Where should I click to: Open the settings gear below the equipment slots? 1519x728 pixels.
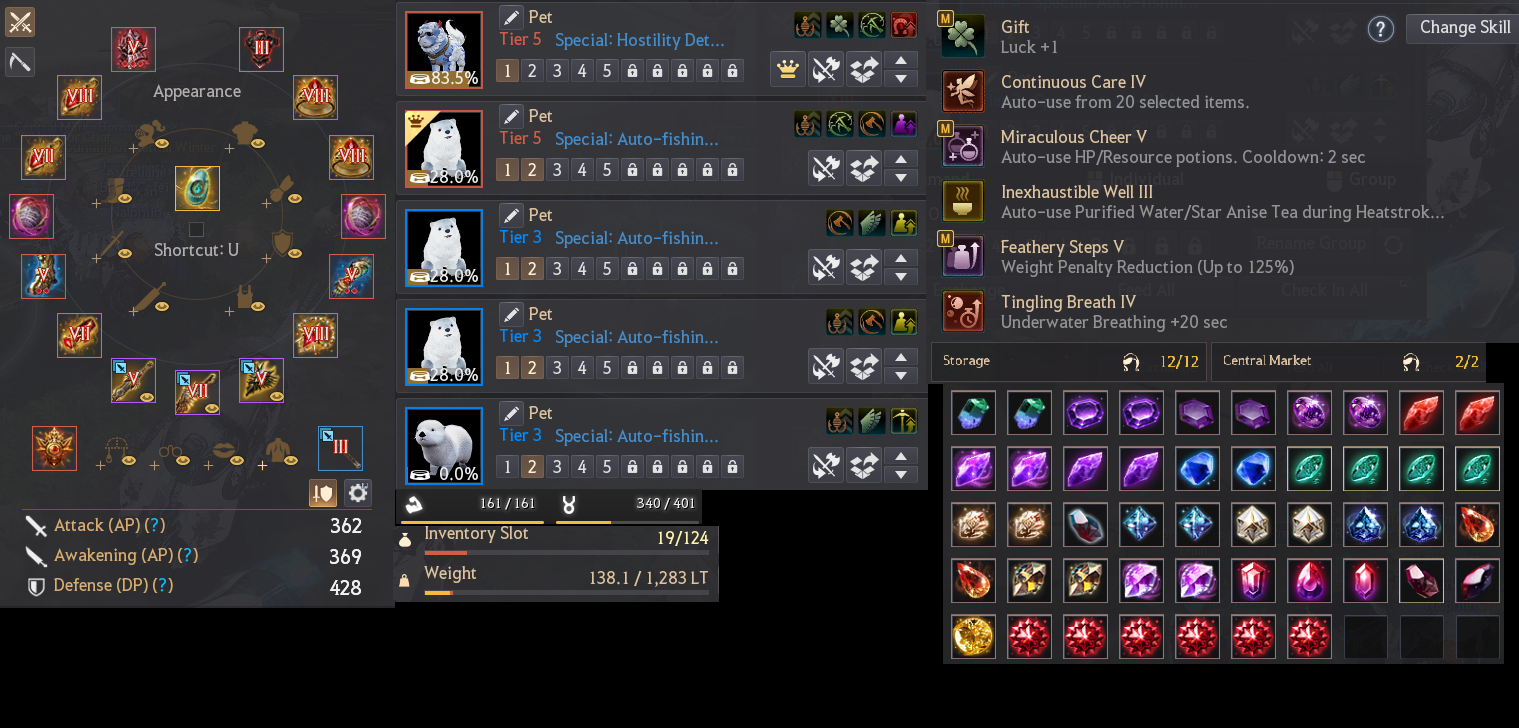click(357, 492)
